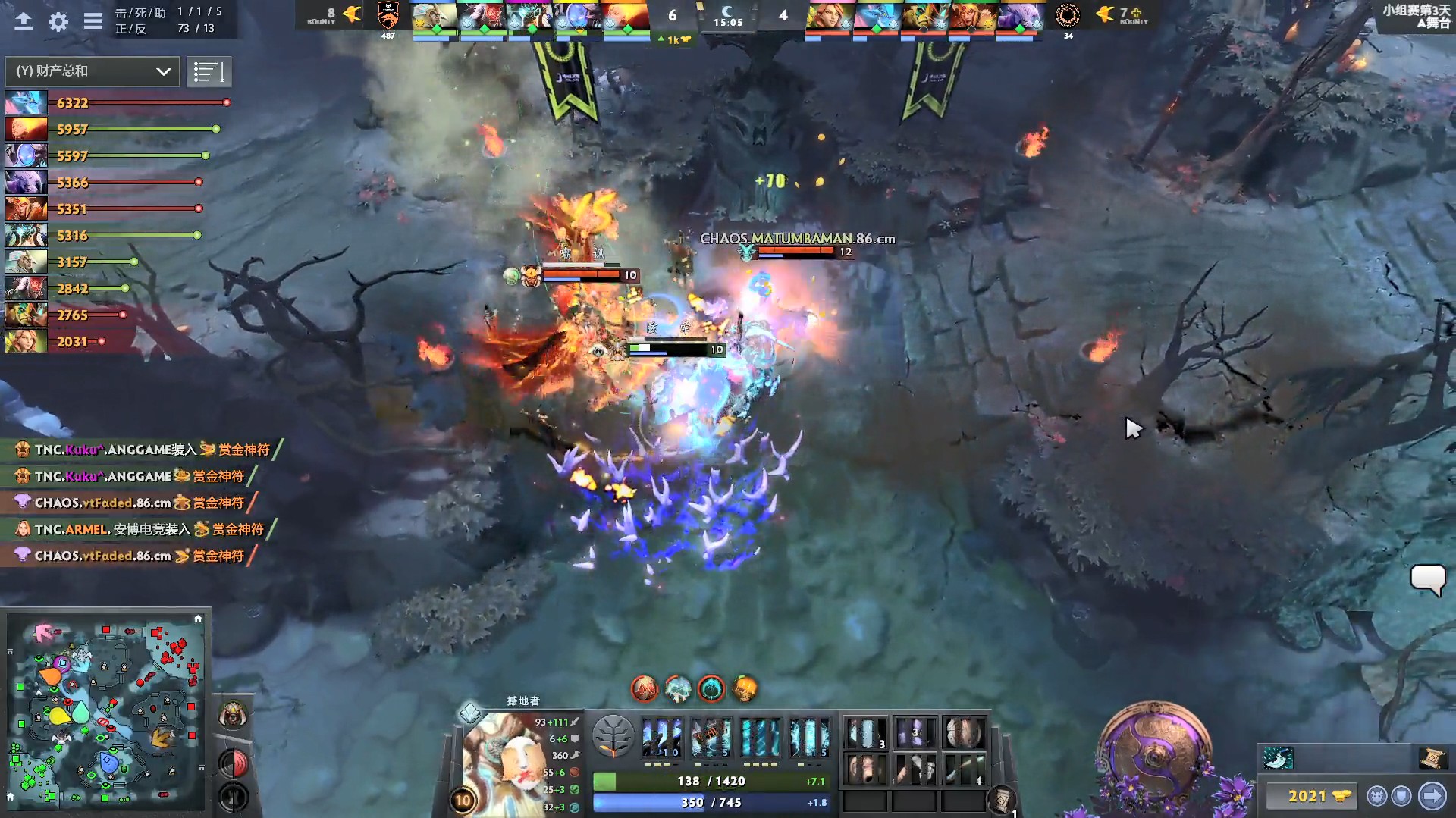Click the Chaos team logo in top bar
This screenshot has width=1456, height=818.
(x=1068, y=17)
